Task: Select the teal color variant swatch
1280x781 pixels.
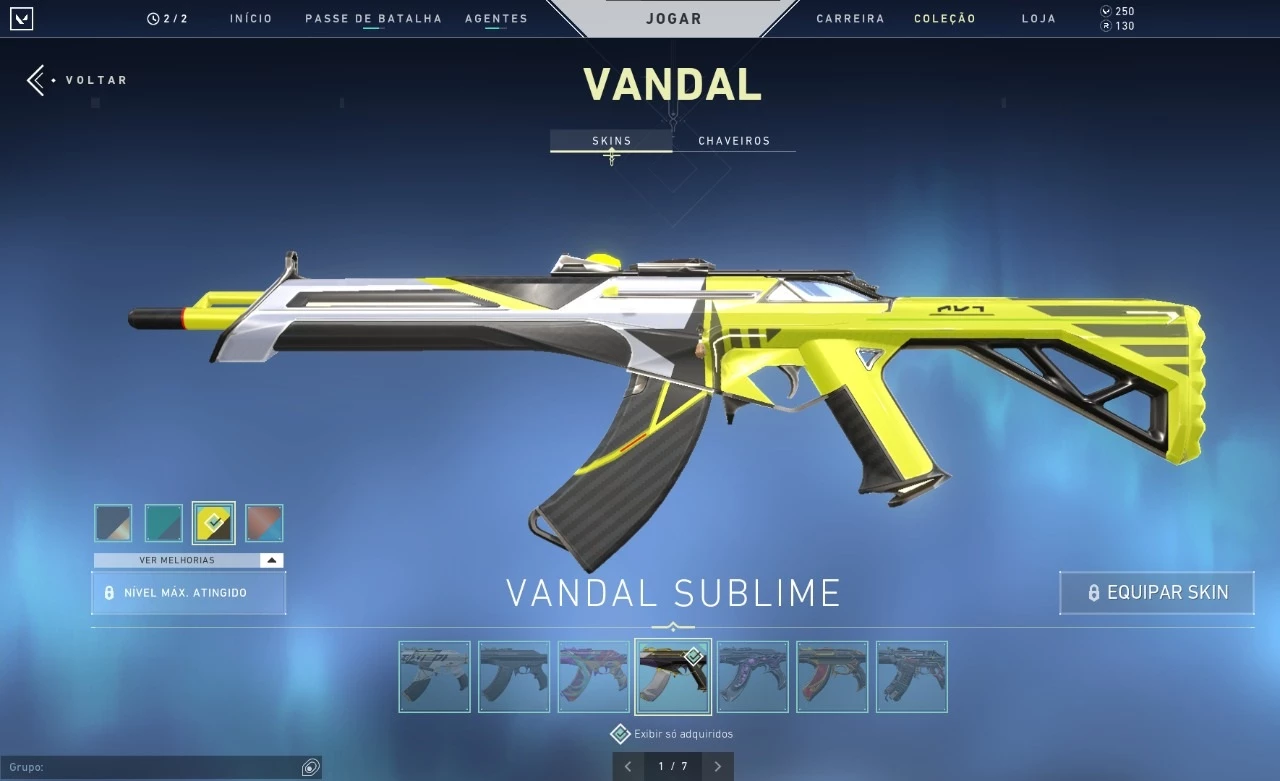Action: pyautogui.click(x=163, y=522)
